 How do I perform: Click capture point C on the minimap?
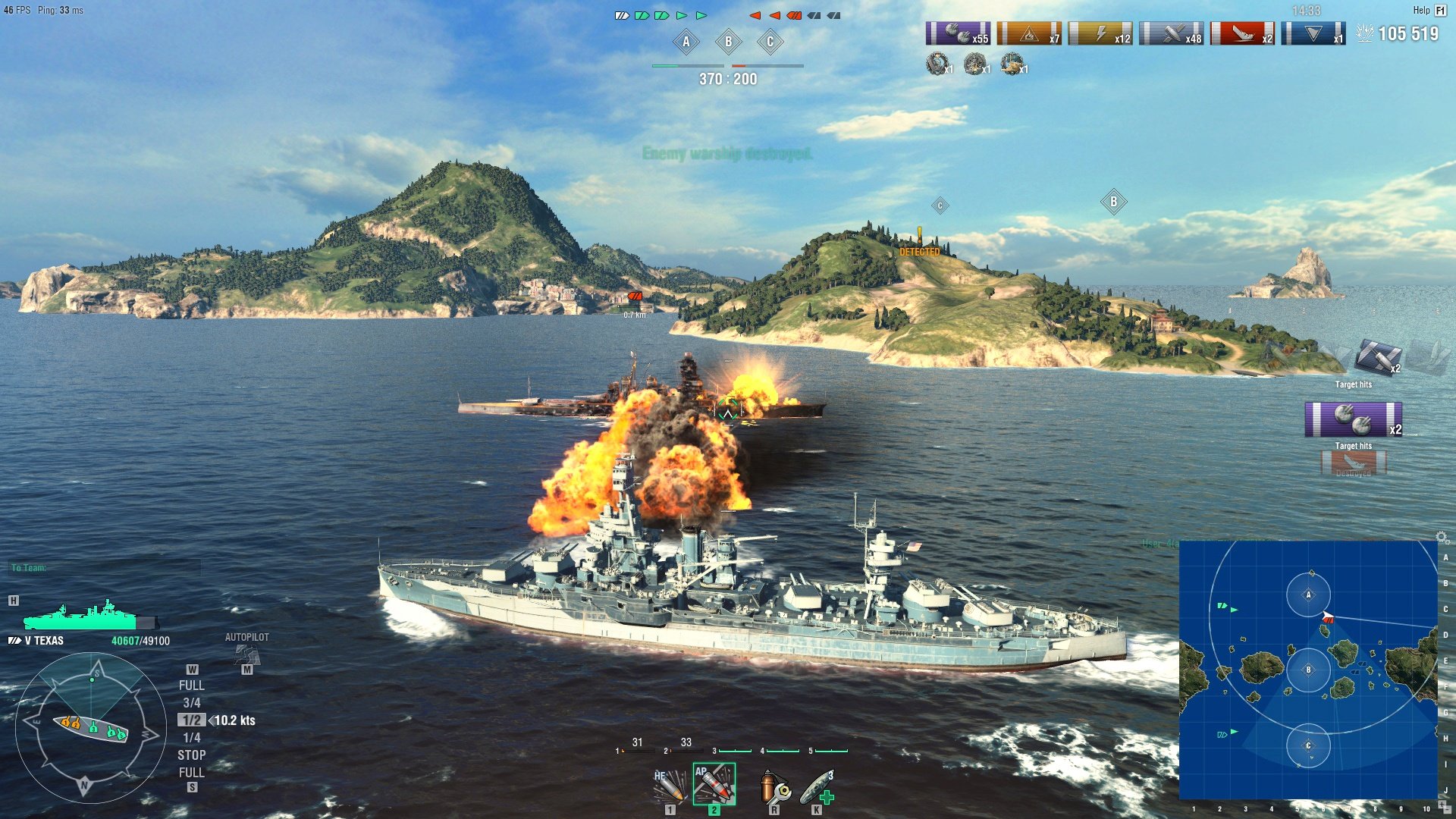coord(1308,745)
